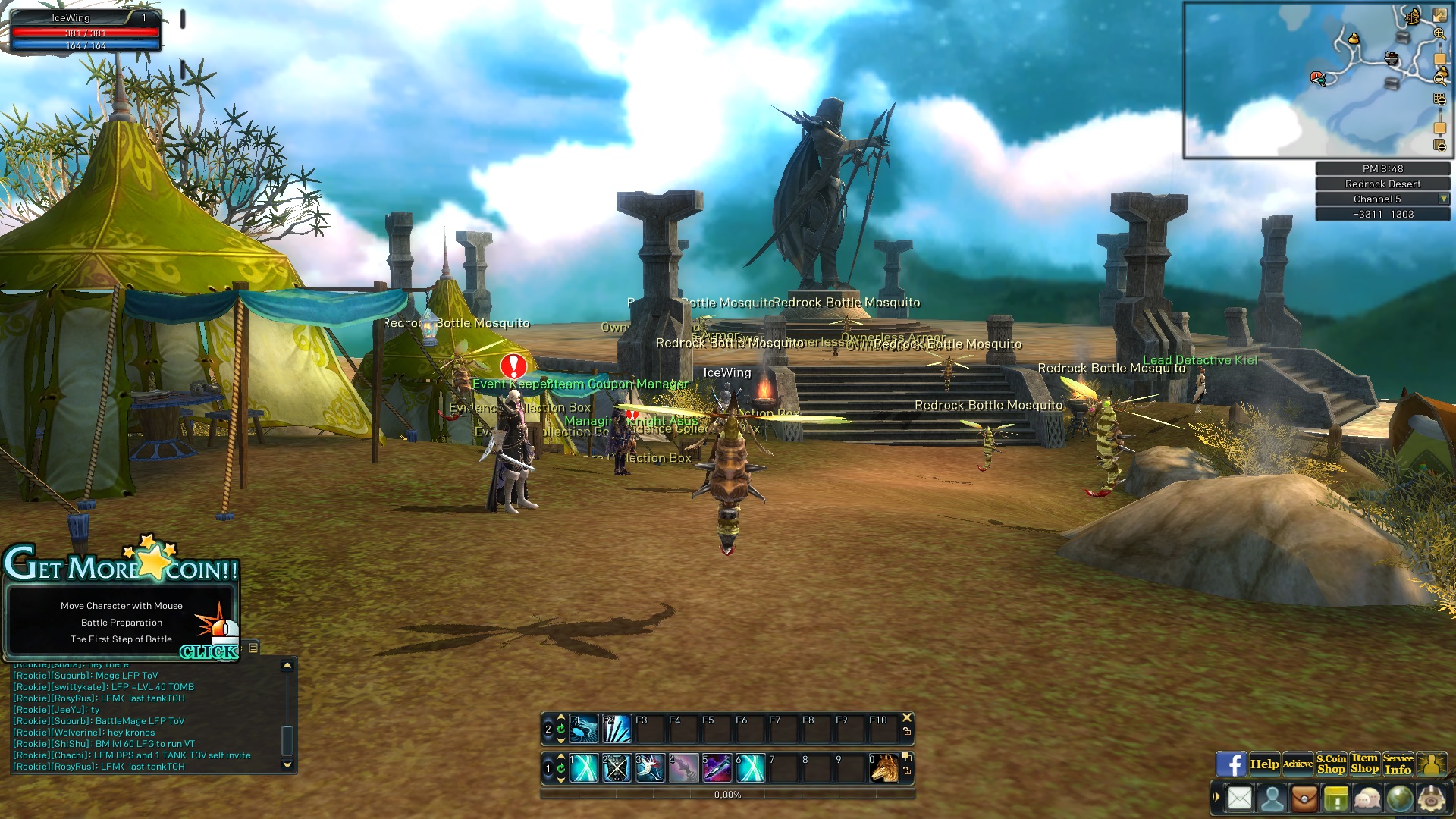Close the F-key hotbar with the X
The width and height of the screenshot is (1456, 819).
click(907, 717)
